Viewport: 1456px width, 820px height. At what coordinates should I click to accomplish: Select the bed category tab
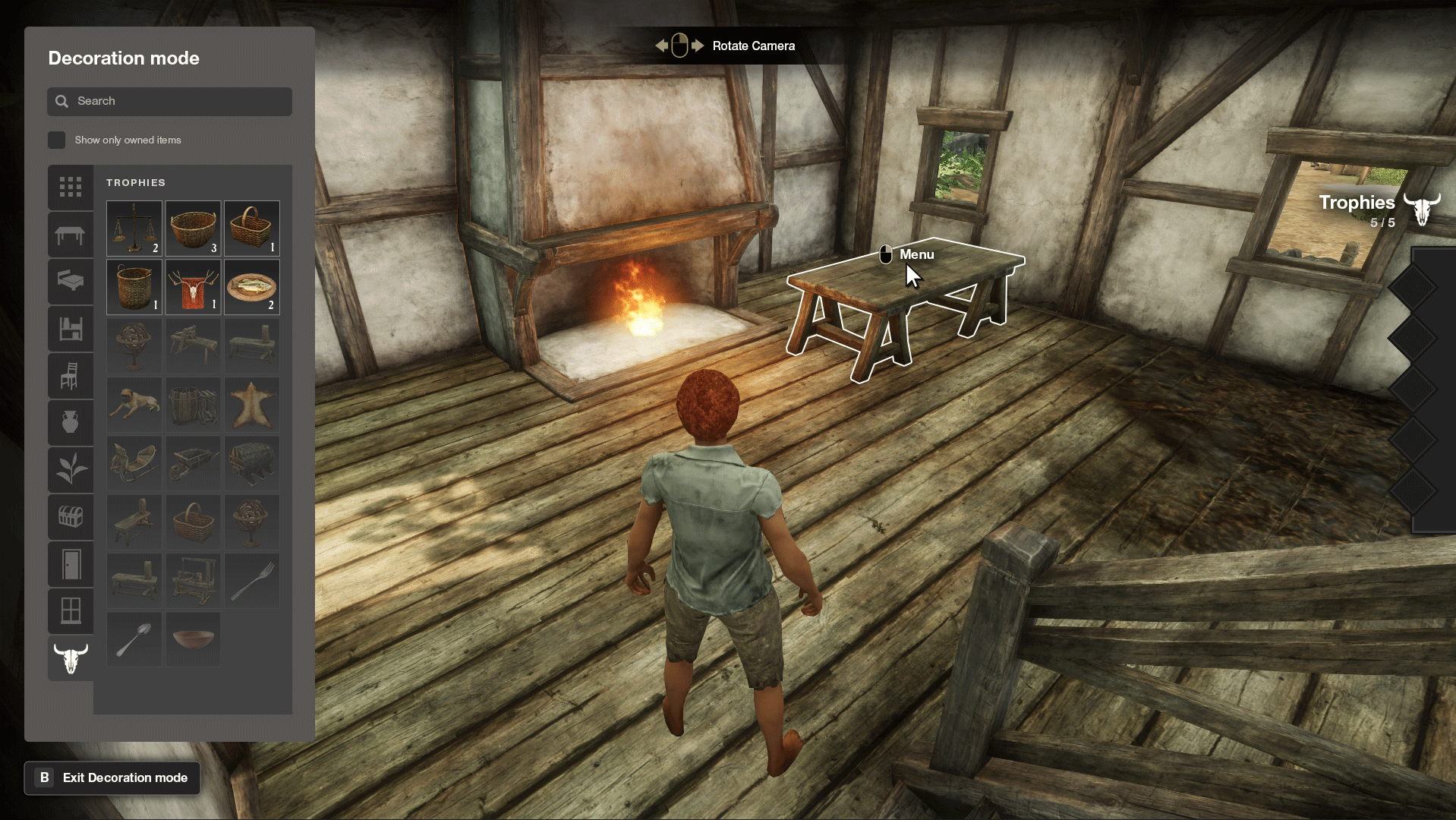point(71,282)
